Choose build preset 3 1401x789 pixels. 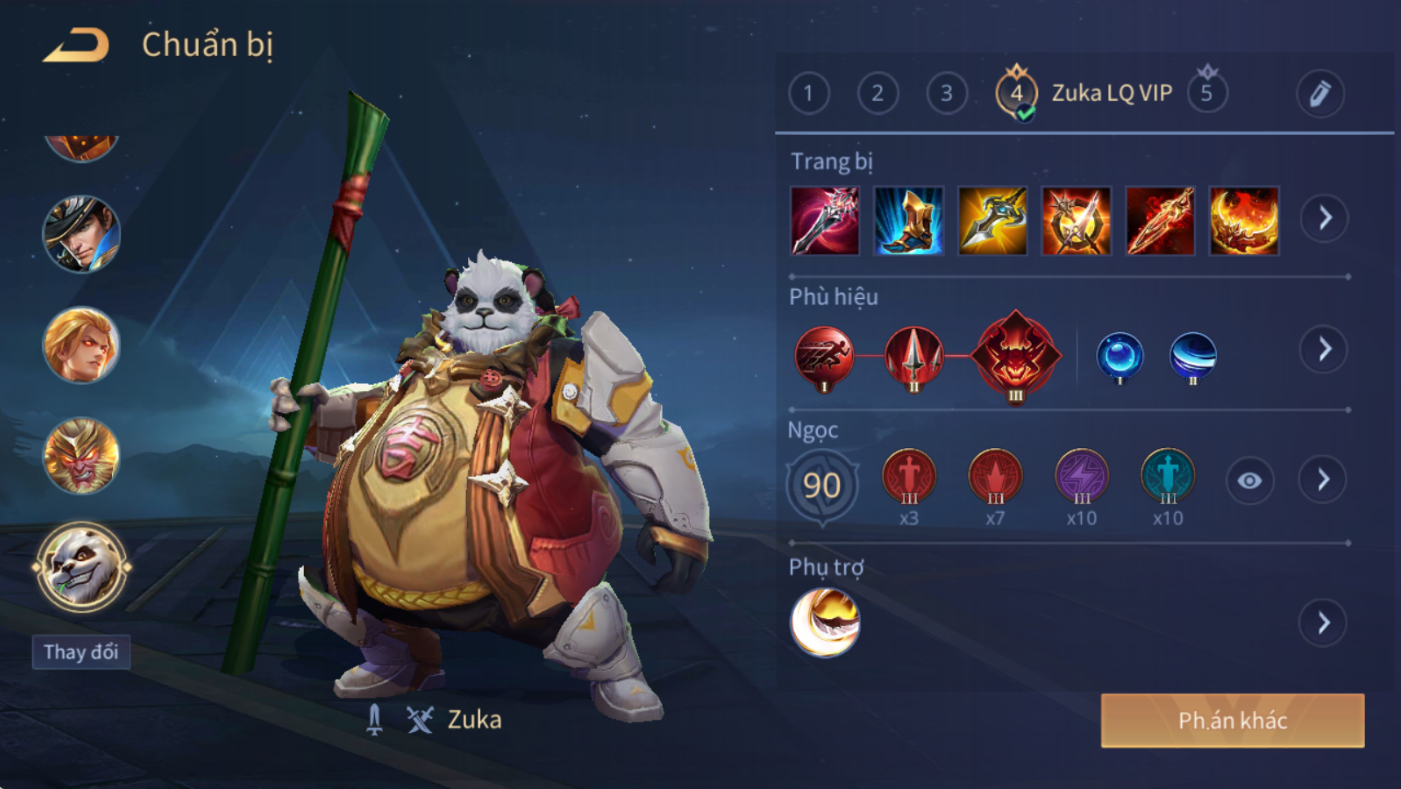(946, 94)
